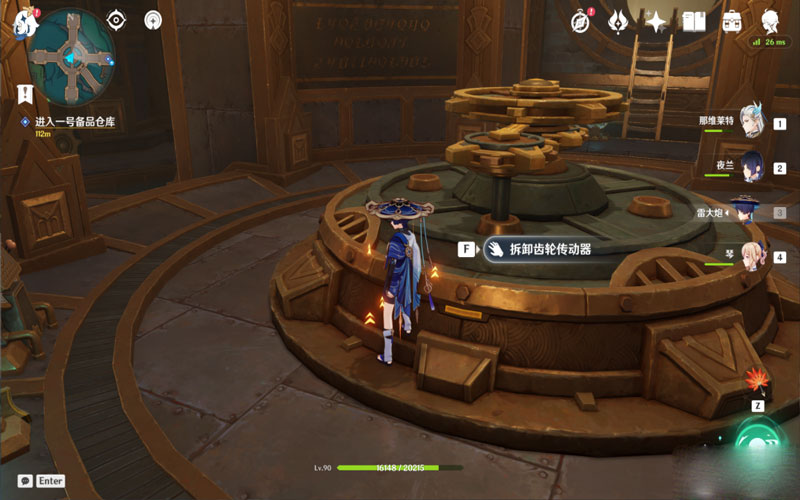The height and width of the screenshot is (500, 800).
Task: Open the four-point star wish icon
Action: pos(656,21)
